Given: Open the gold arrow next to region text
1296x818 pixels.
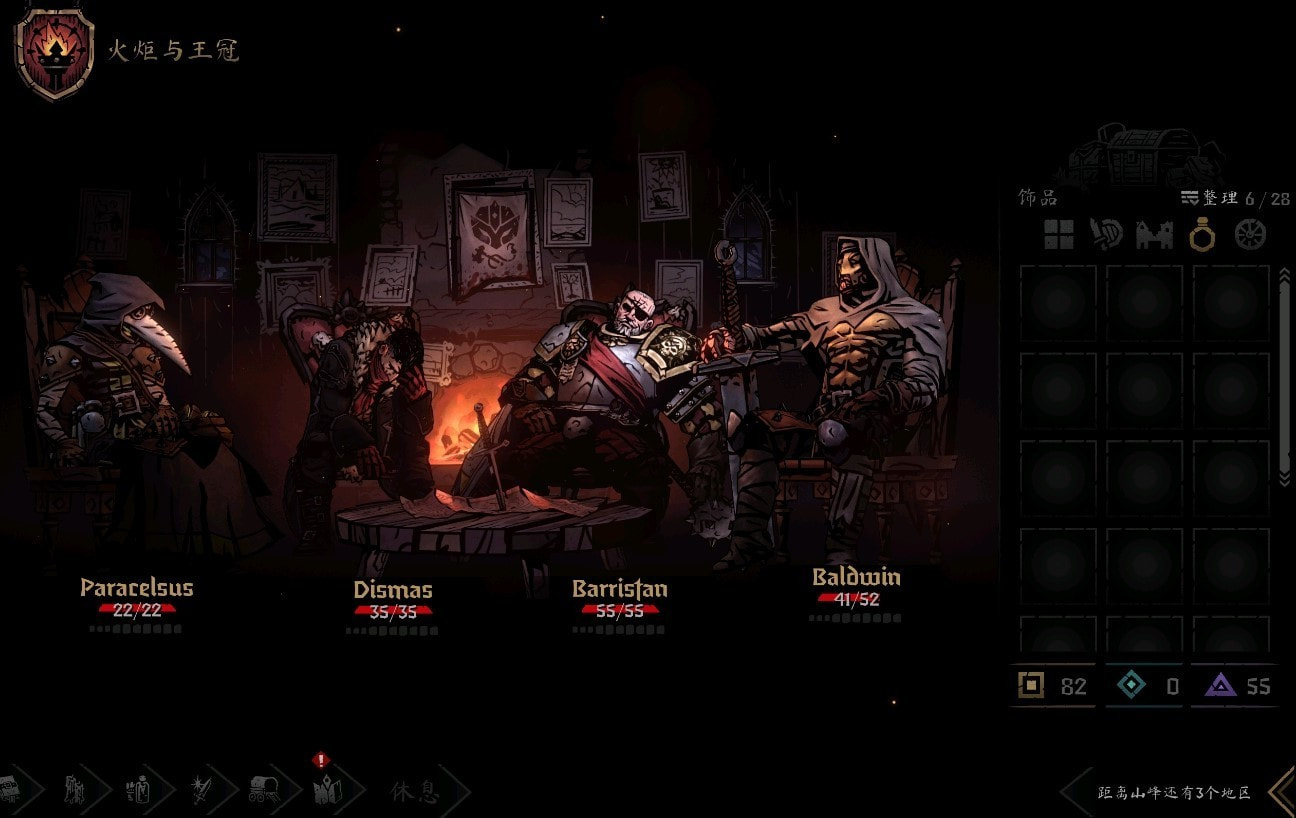Looking at the screenshot, I should coord(1281,792).
